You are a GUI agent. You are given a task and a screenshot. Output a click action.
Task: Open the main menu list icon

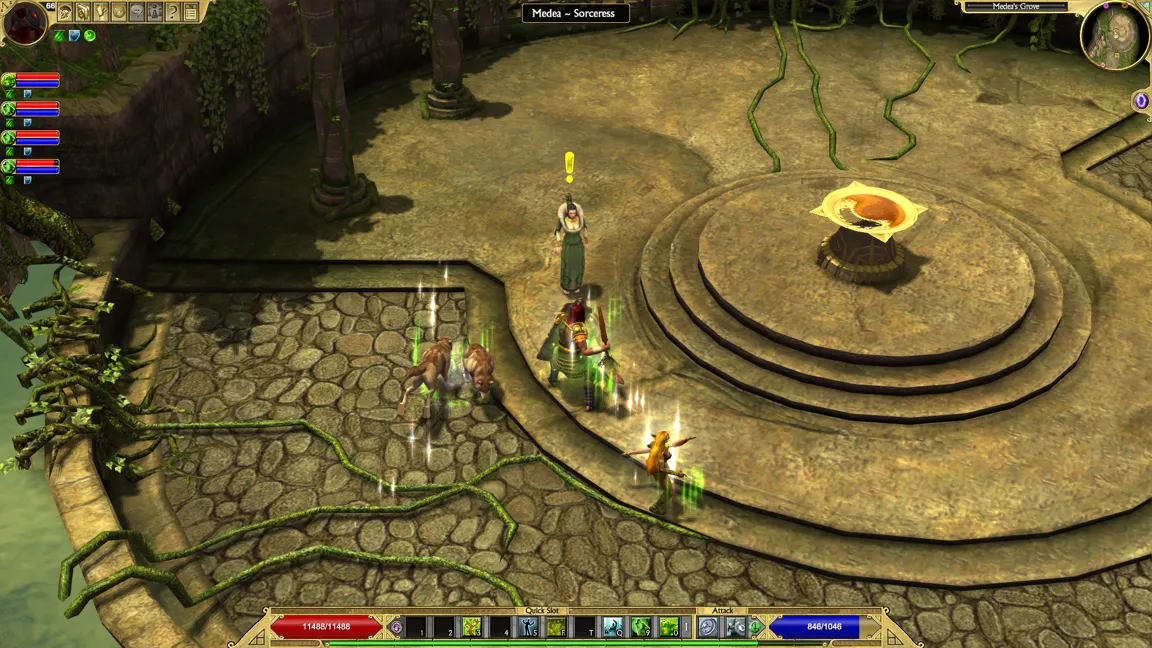(191, 12)
